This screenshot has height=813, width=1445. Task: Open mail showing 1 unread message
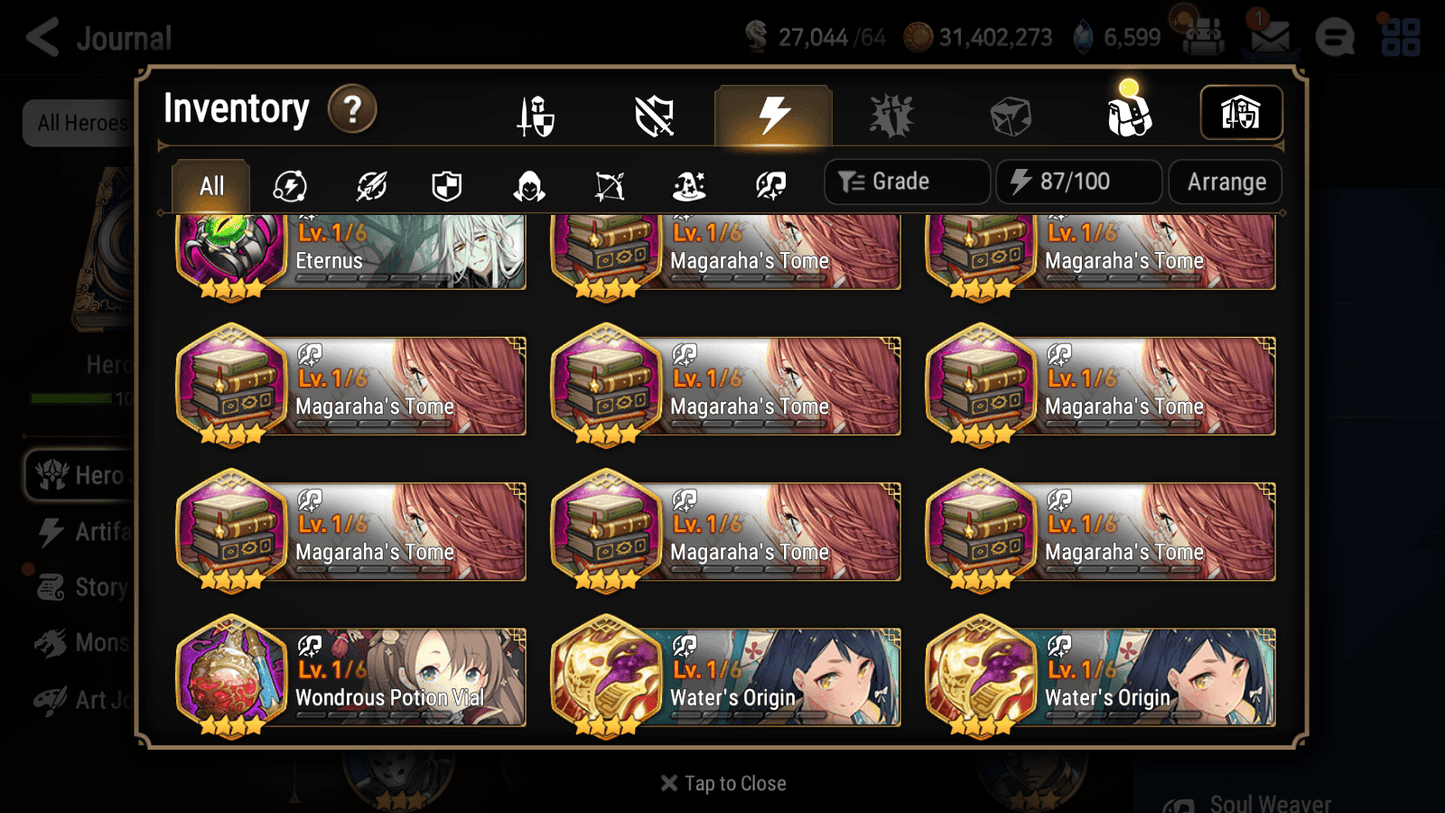click(x=1268, y=36)
